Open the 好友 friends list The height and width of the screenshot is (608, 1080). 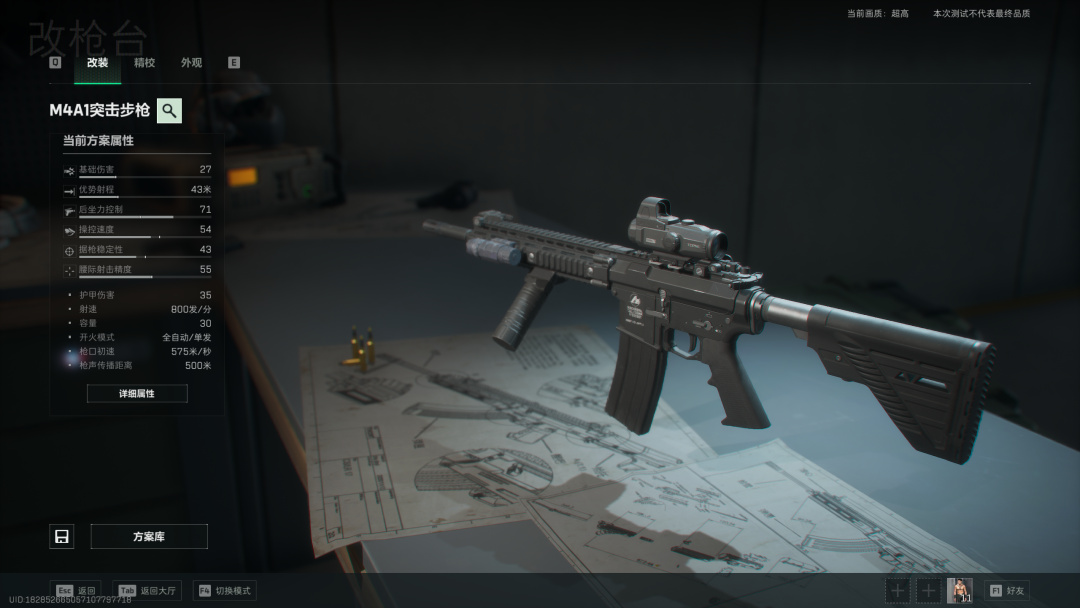coord(1007,591)
